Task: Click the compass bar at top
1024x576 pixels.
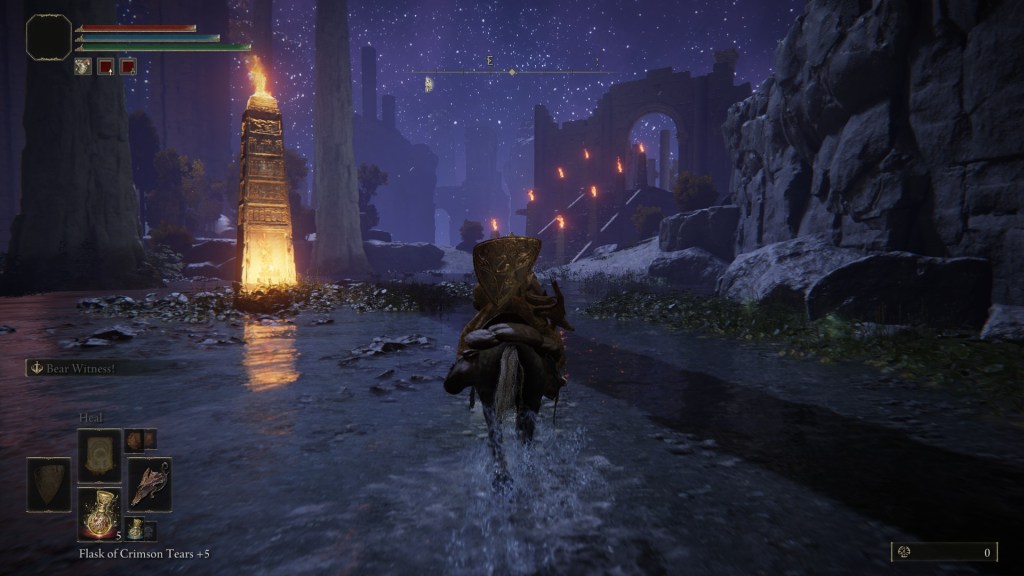Action: [512, 72]
